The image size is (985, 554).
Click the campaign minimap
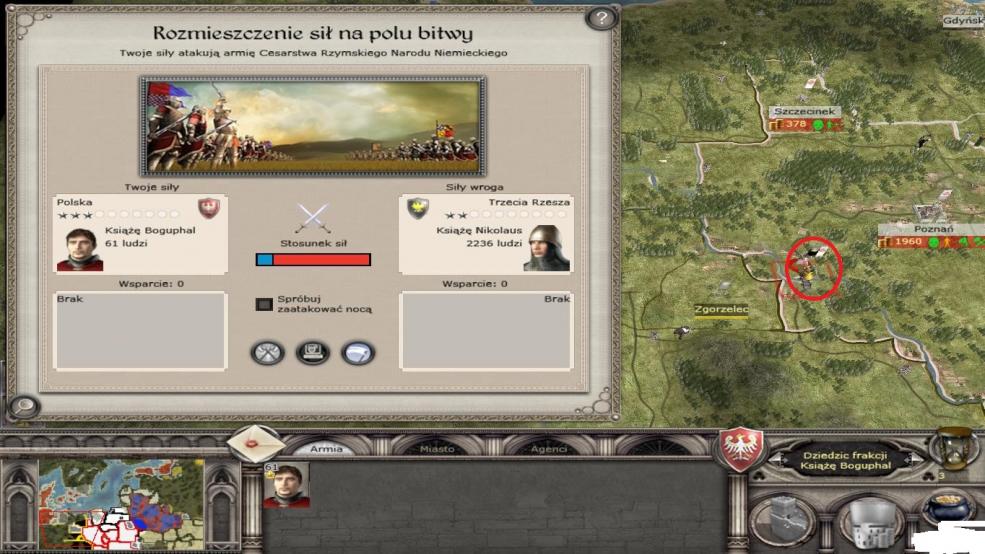click(120, 503)
